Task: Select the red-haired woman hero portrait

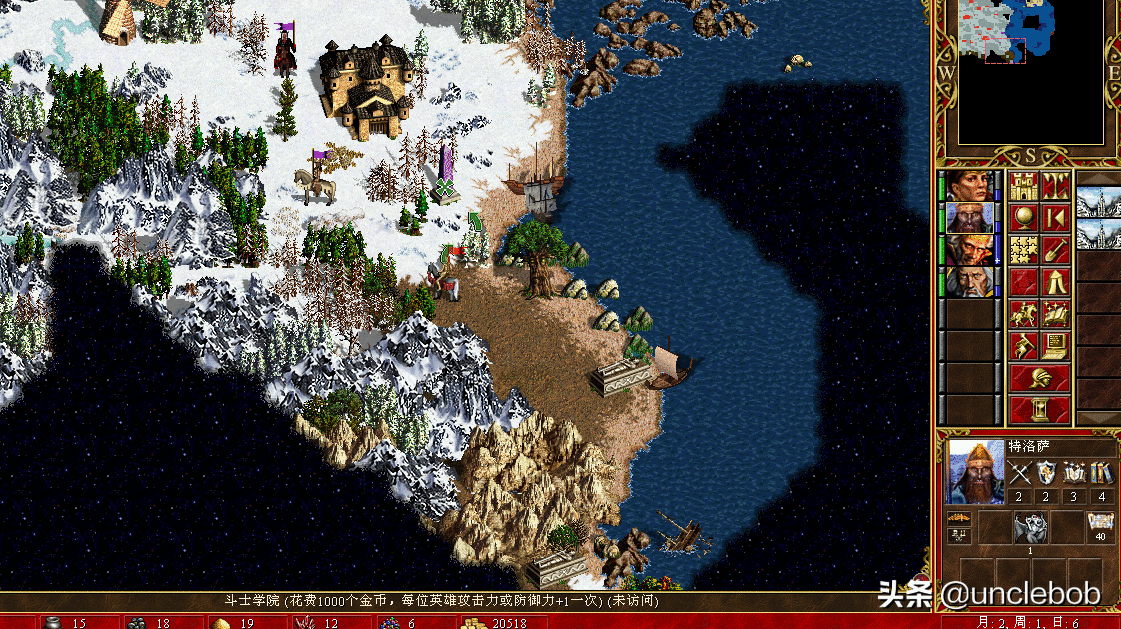Action: click(x=969, y=186)
